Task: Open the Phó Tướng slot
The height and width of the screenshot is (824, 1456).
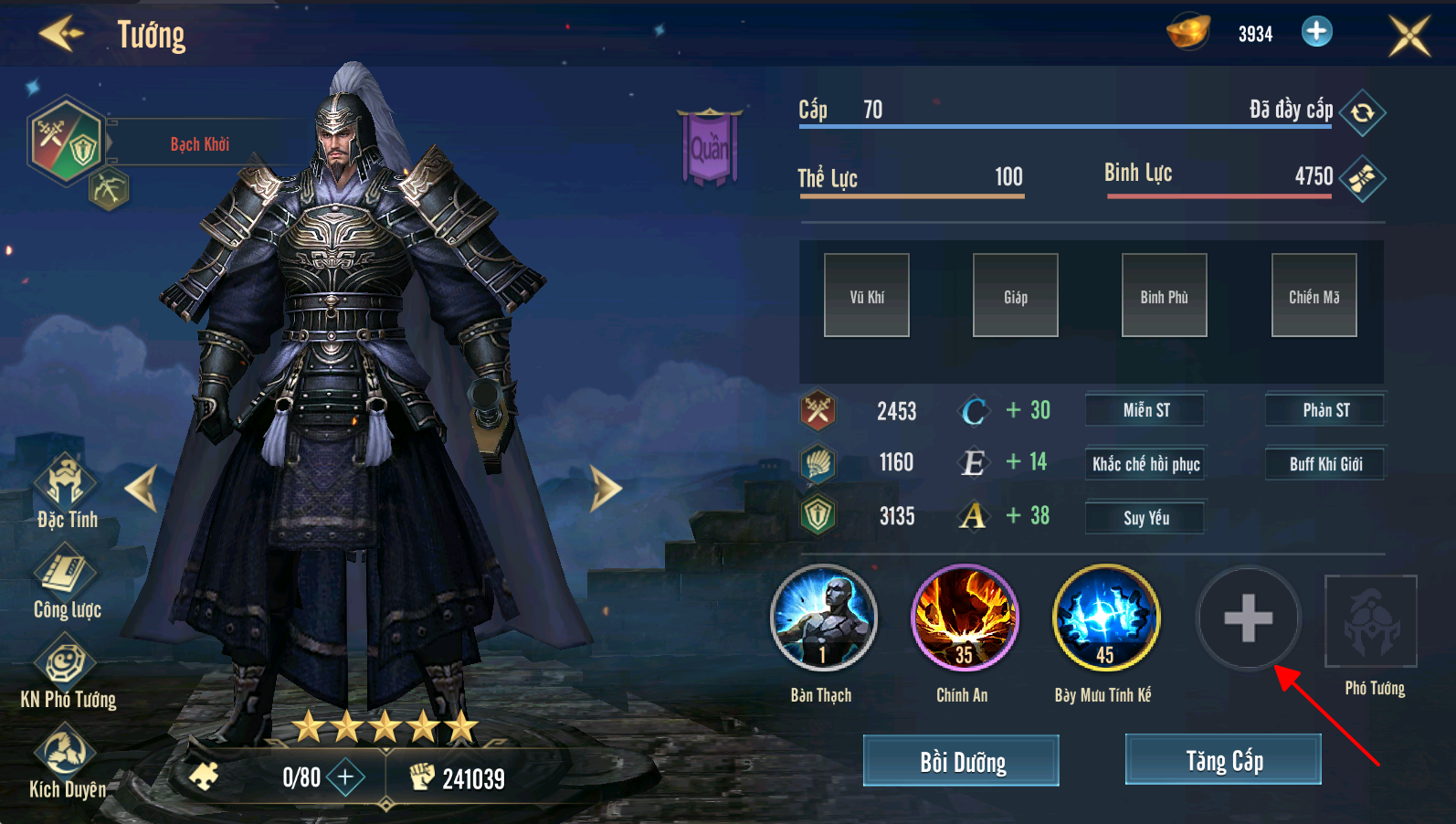Action: pyautogui.click(x=1371, y=622)
